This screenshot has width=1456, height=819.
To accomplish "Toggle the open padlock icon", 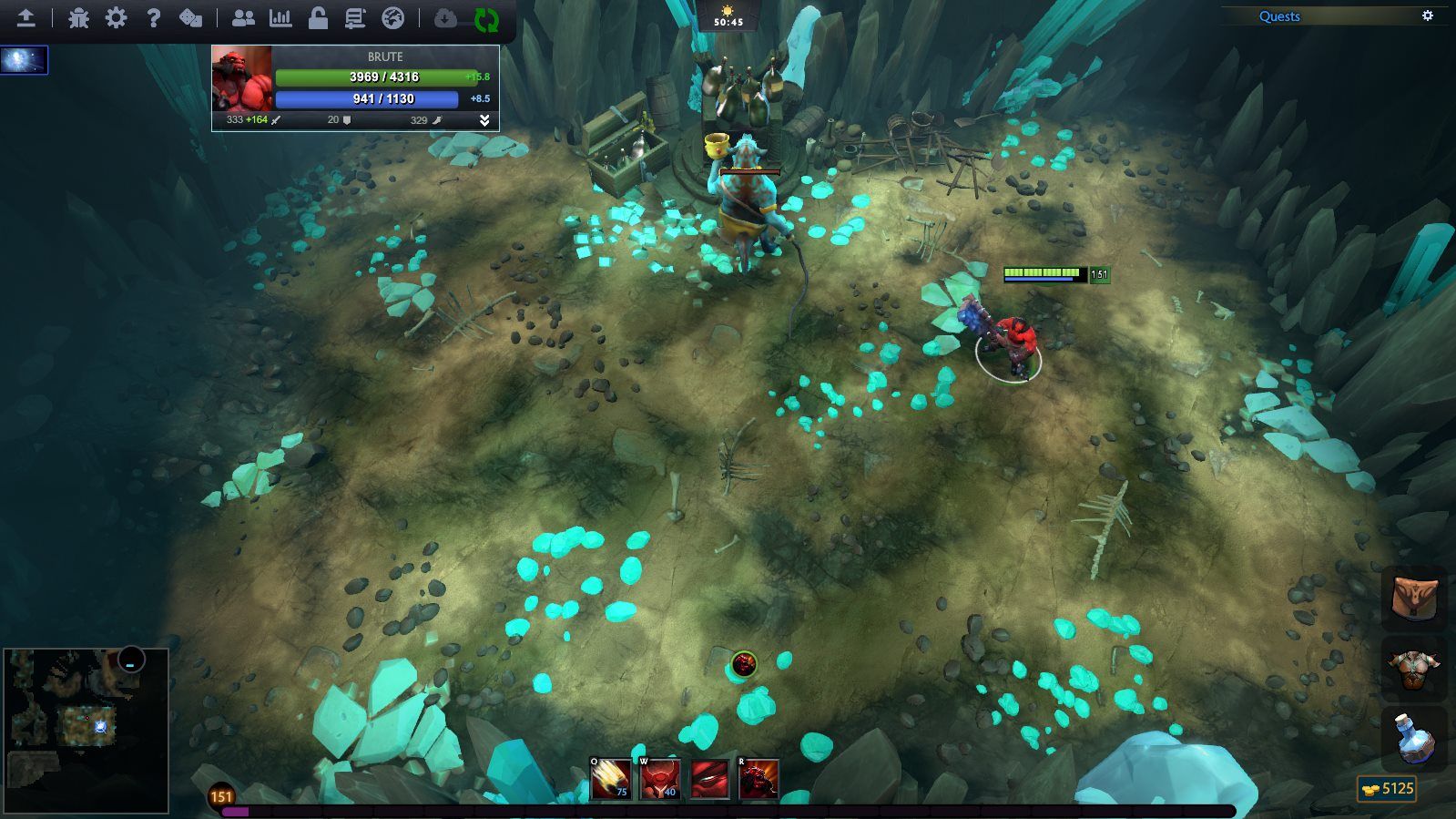I will 318,18.
